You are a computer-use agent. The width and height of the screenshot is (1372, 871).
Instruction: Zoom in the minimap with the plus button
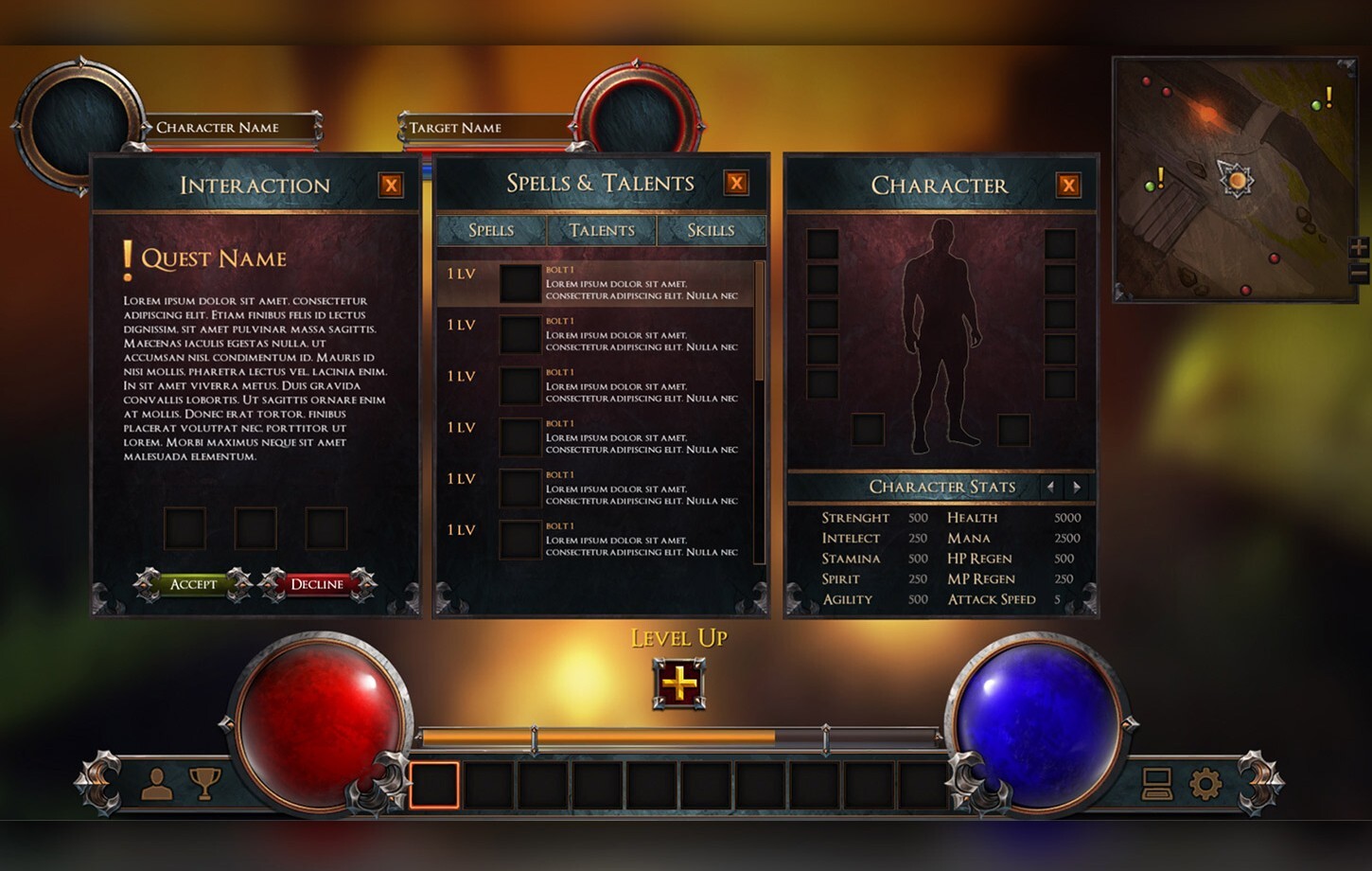click(x=1357, y=248)
